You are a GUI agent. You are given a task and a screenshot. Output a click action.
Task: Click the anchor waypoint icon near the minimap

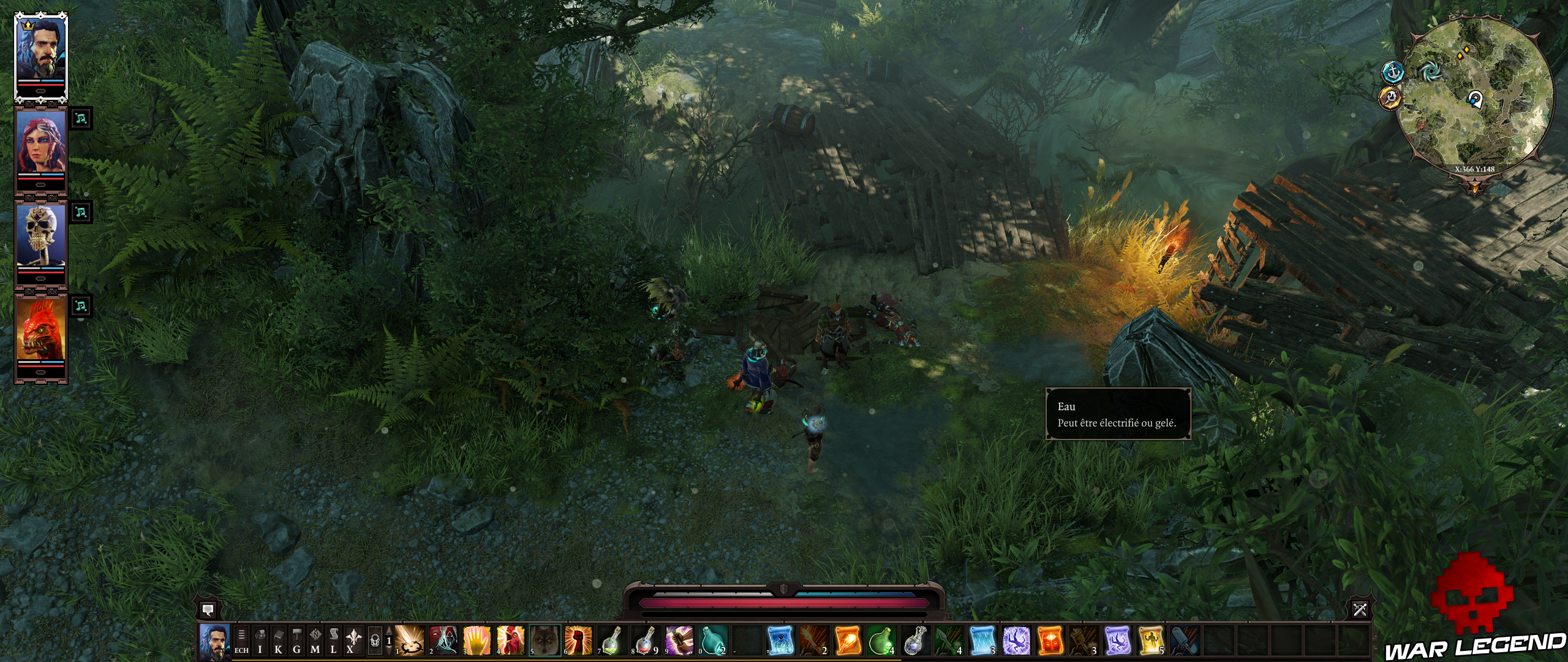(1393, 72)
